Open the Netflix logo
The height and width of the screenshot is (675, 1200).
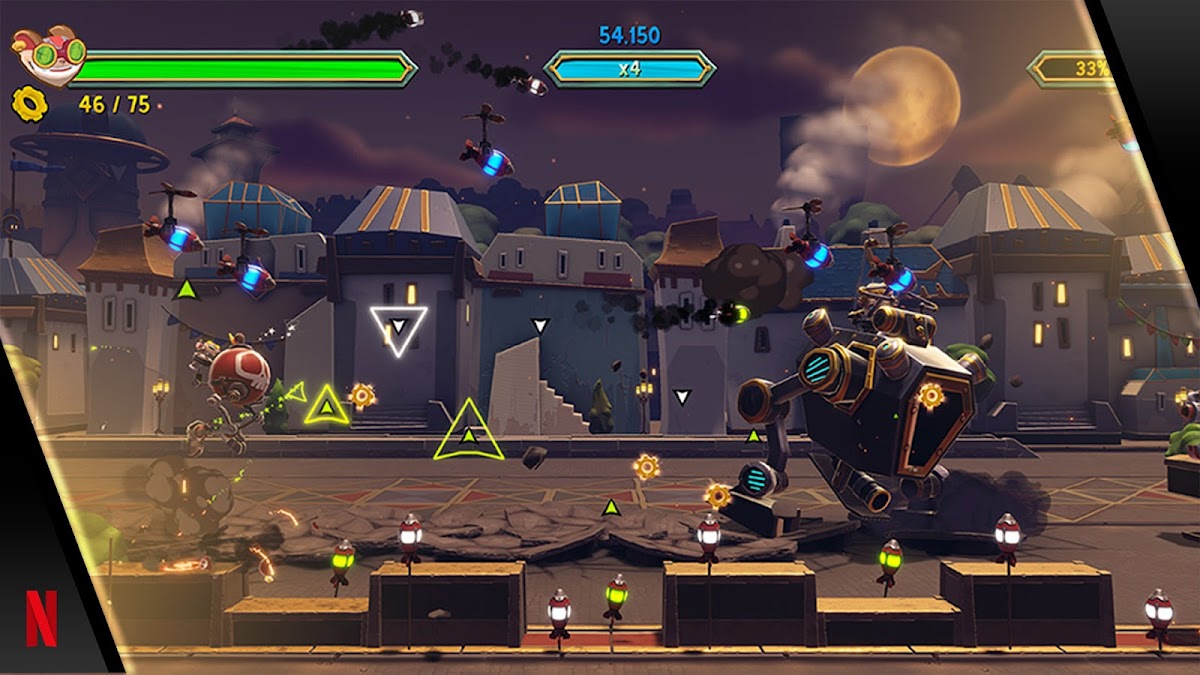click(x=42, y=619)
